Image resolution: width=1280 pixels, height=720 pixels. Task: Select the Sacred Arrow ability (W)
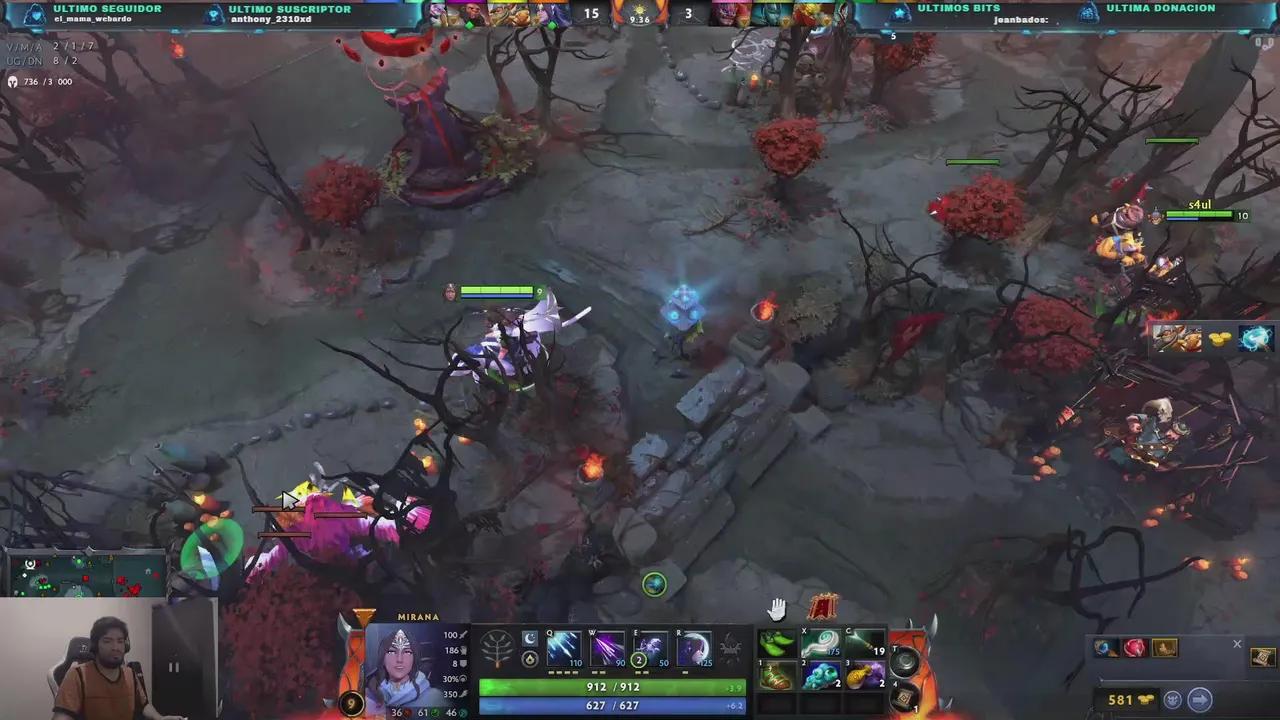click(x=608, y=650)
